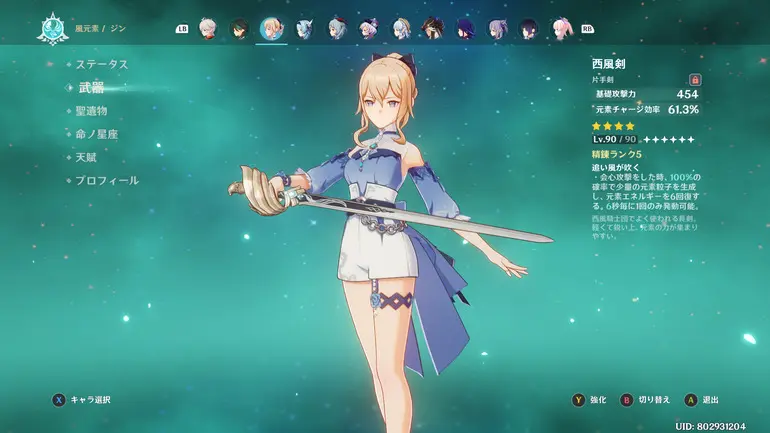The height and width of the screenshot is (433, 770).
Task: Select the dark purple-haired character portrait
Action: click(464, 28)
